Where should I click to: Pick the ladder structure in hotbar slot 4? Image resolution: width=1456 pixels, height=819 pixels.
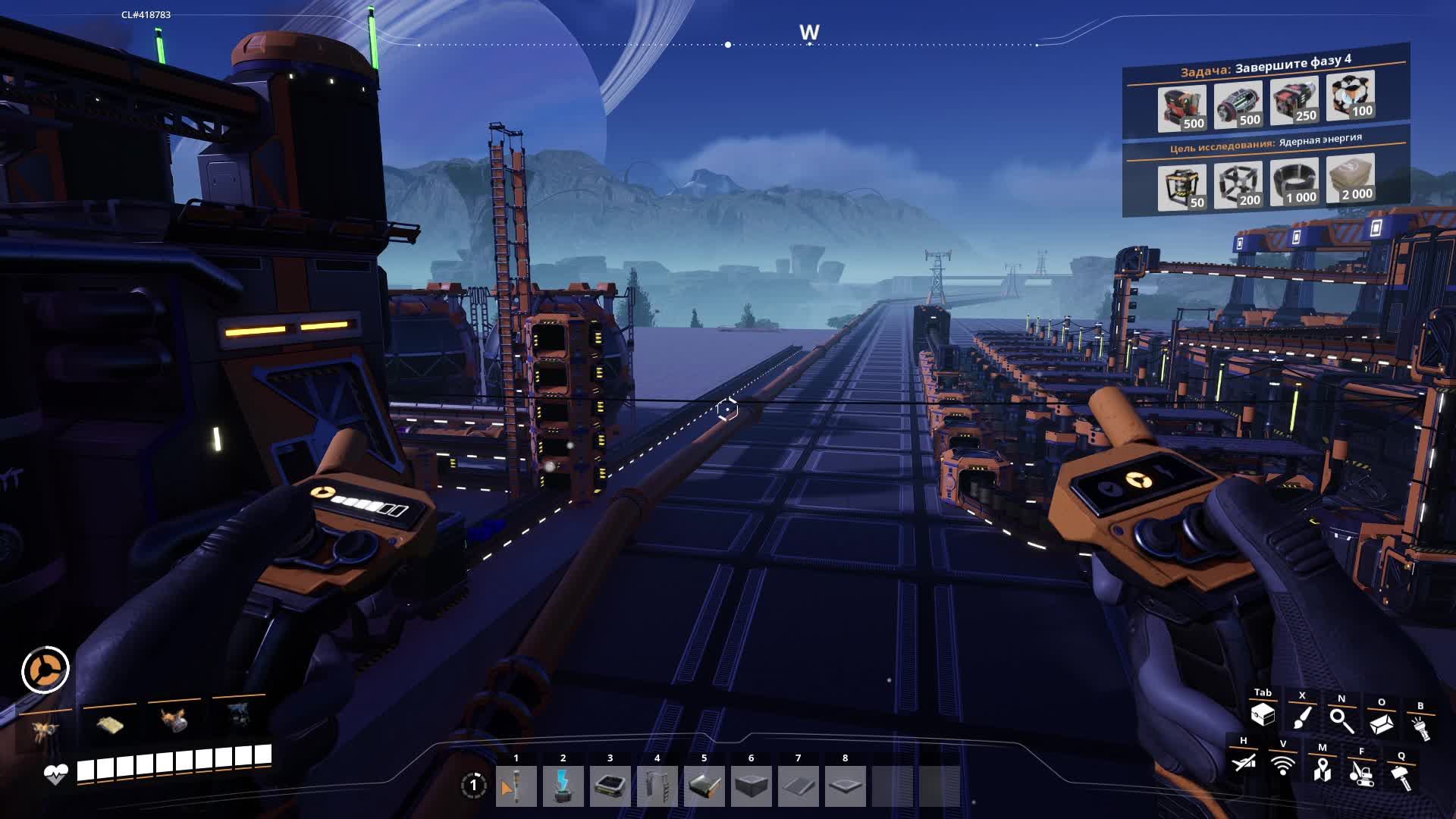pos(657,786)
